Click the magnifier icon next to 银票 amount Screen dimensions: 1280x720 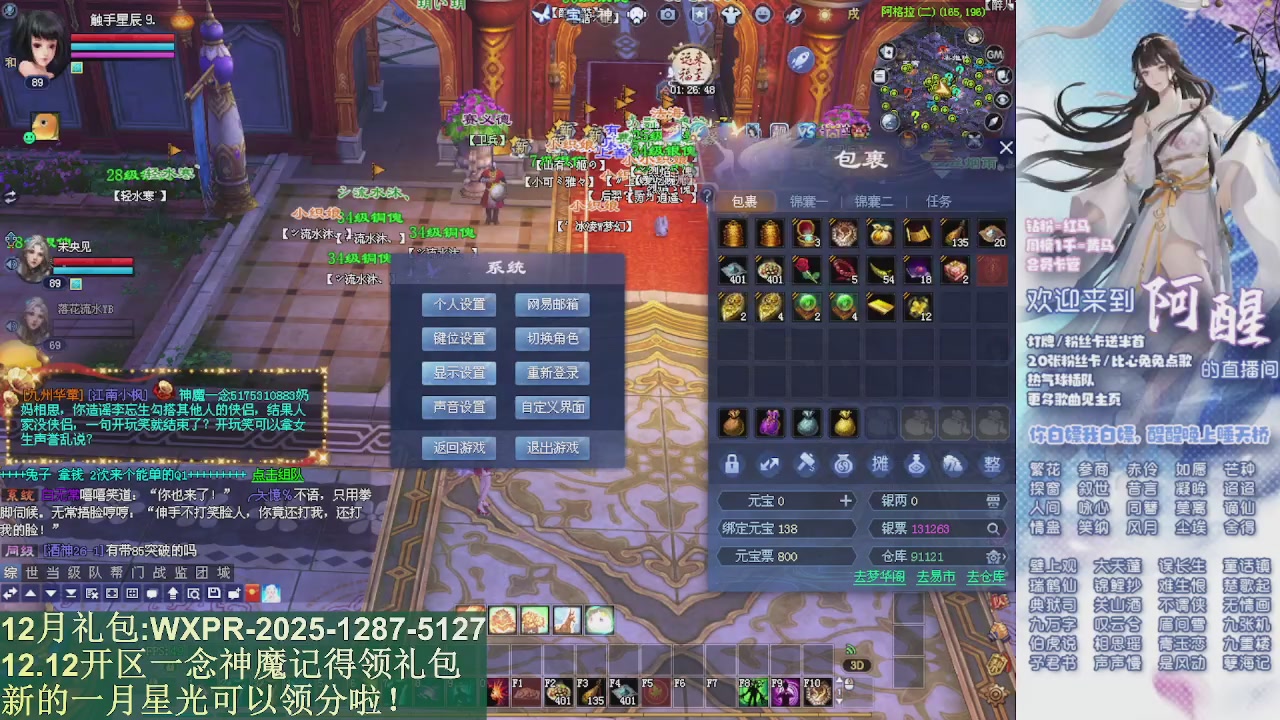994,529
